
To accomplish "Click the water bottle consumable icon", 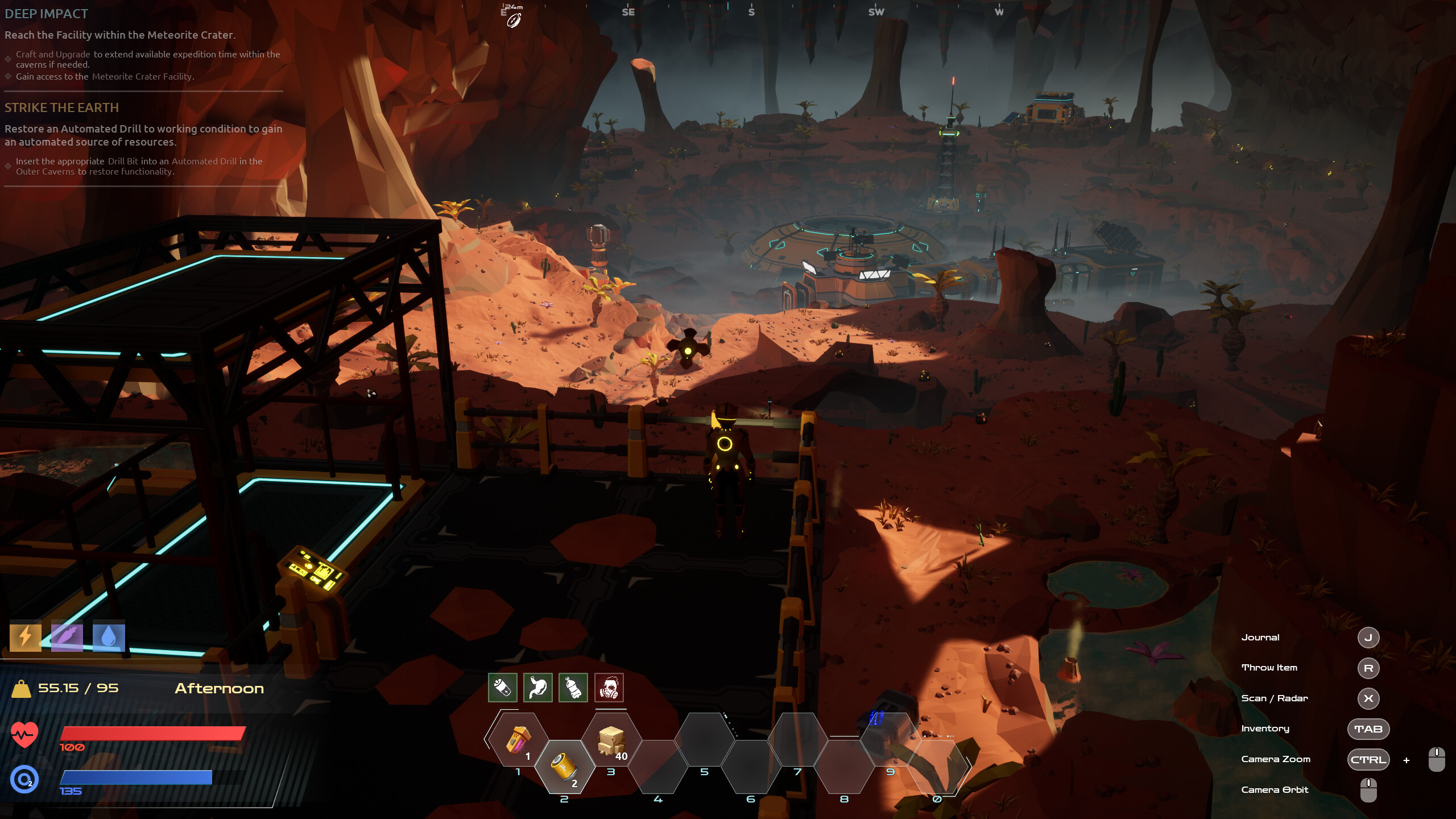I will pos(573,688).
